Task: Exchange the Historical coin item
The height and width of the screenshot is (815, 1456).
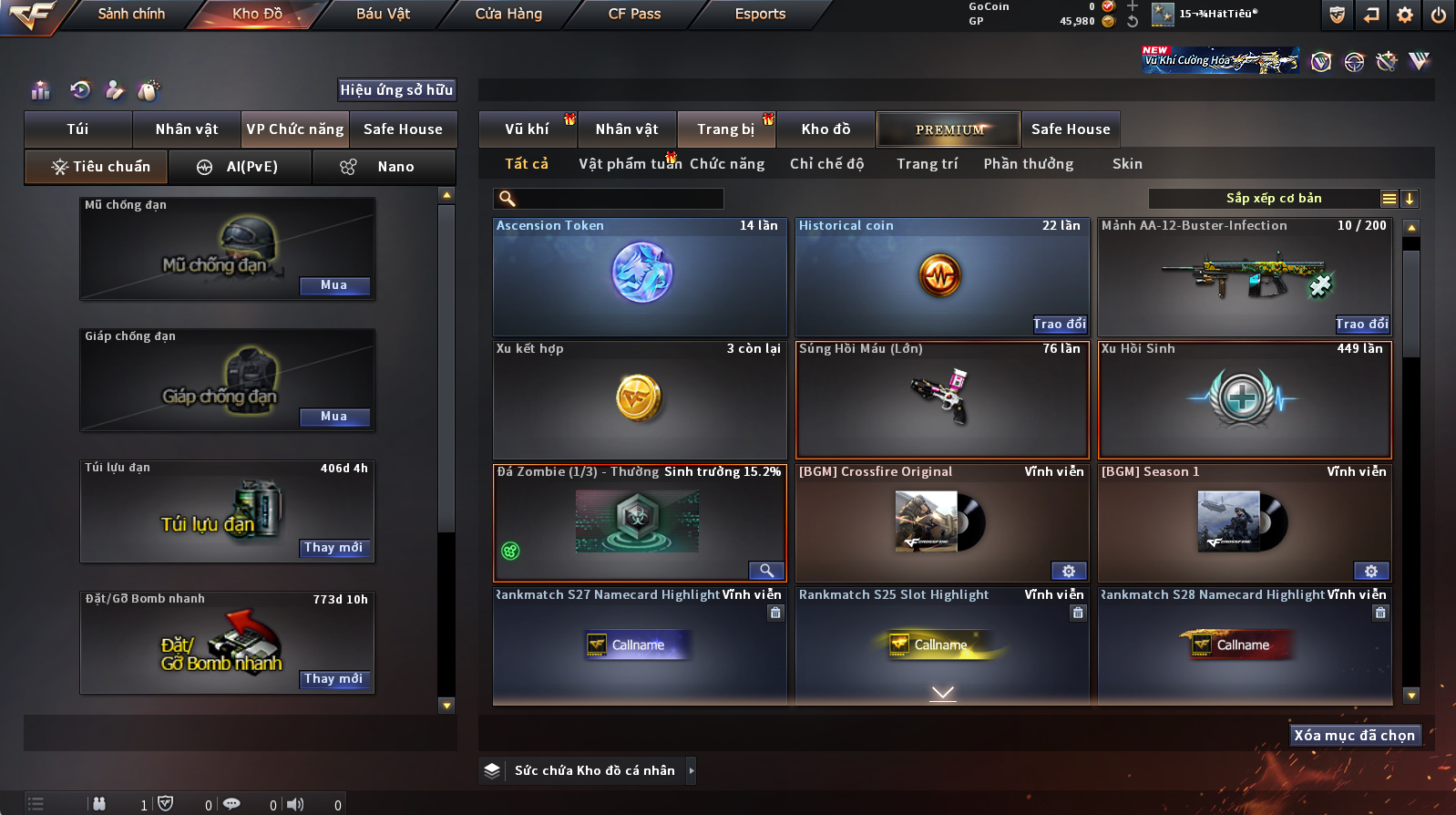Action: point(1059,324)
